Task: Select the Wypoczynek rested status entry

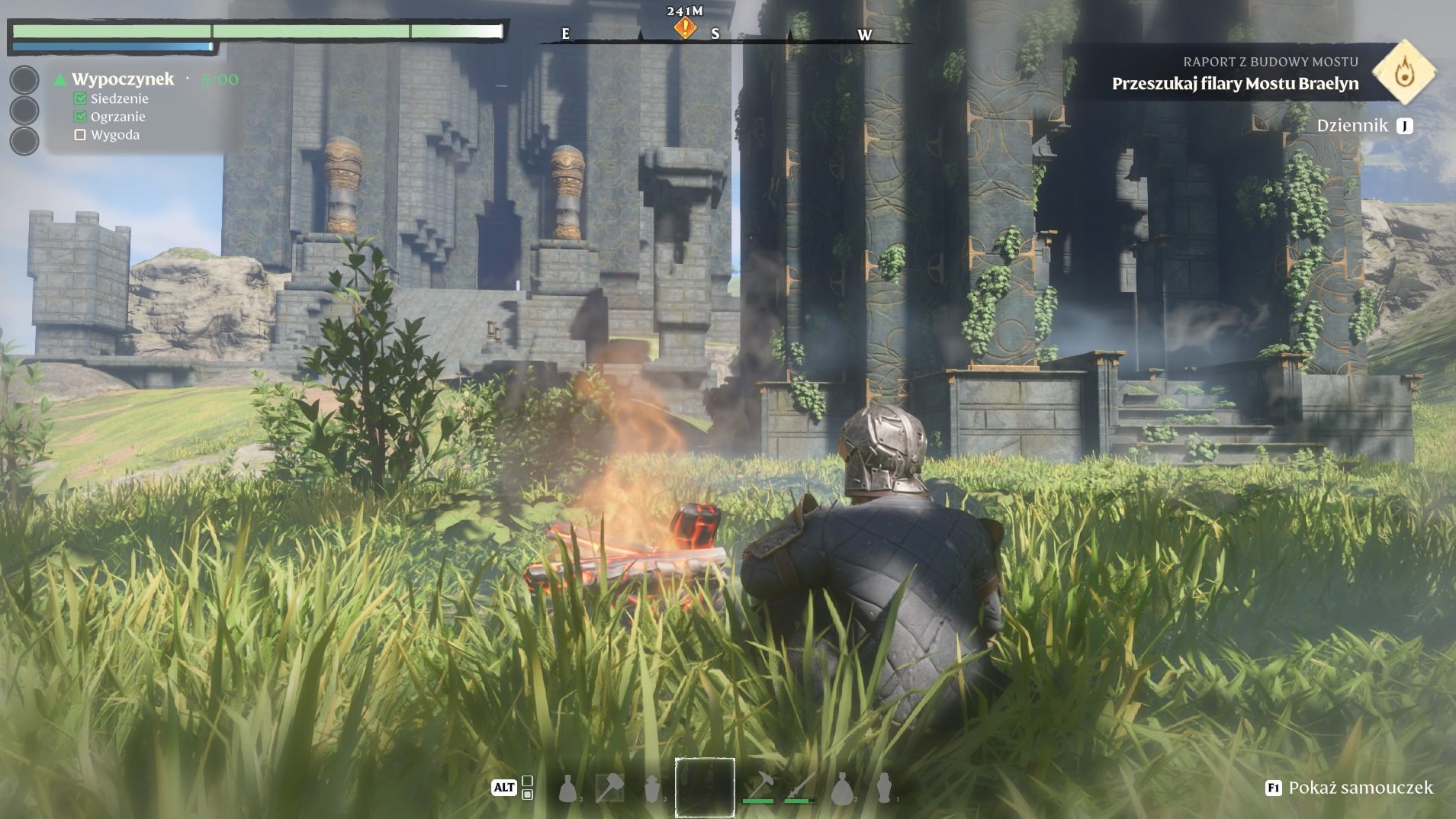Action: coord(122,79)
